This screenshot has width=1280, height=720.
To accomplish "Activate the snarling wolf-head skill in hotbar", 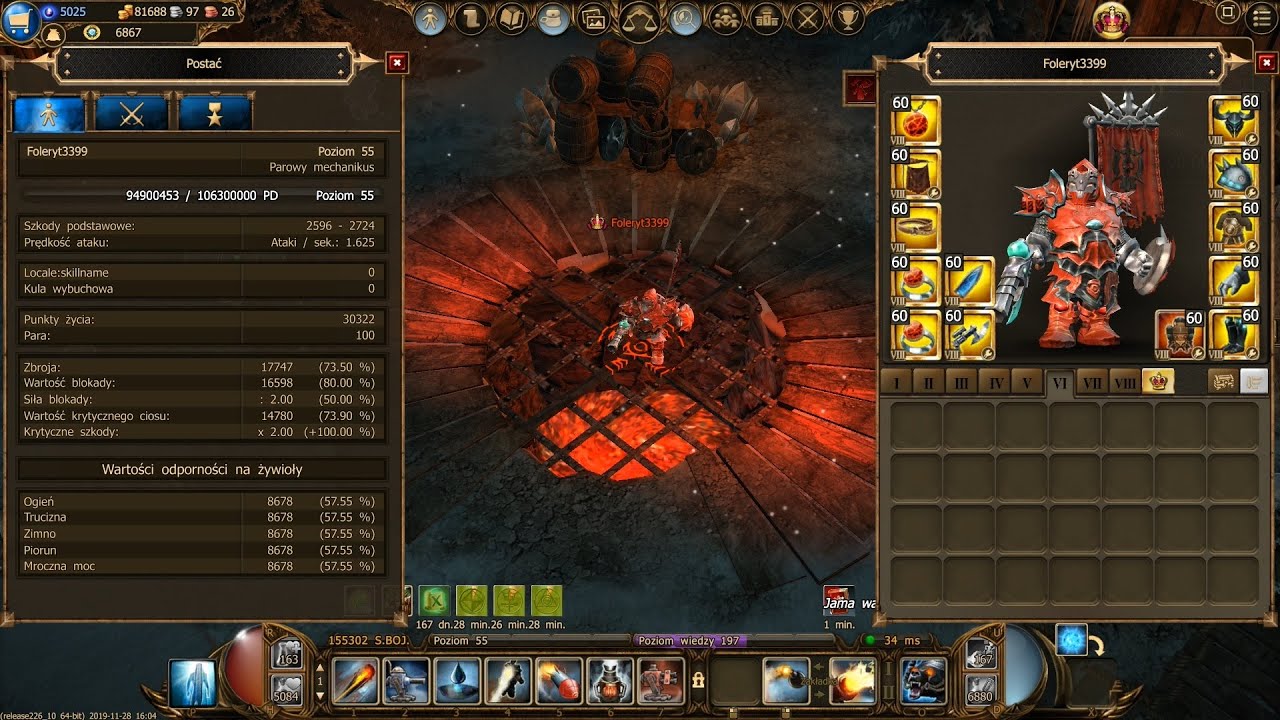I will click(922, 681).
